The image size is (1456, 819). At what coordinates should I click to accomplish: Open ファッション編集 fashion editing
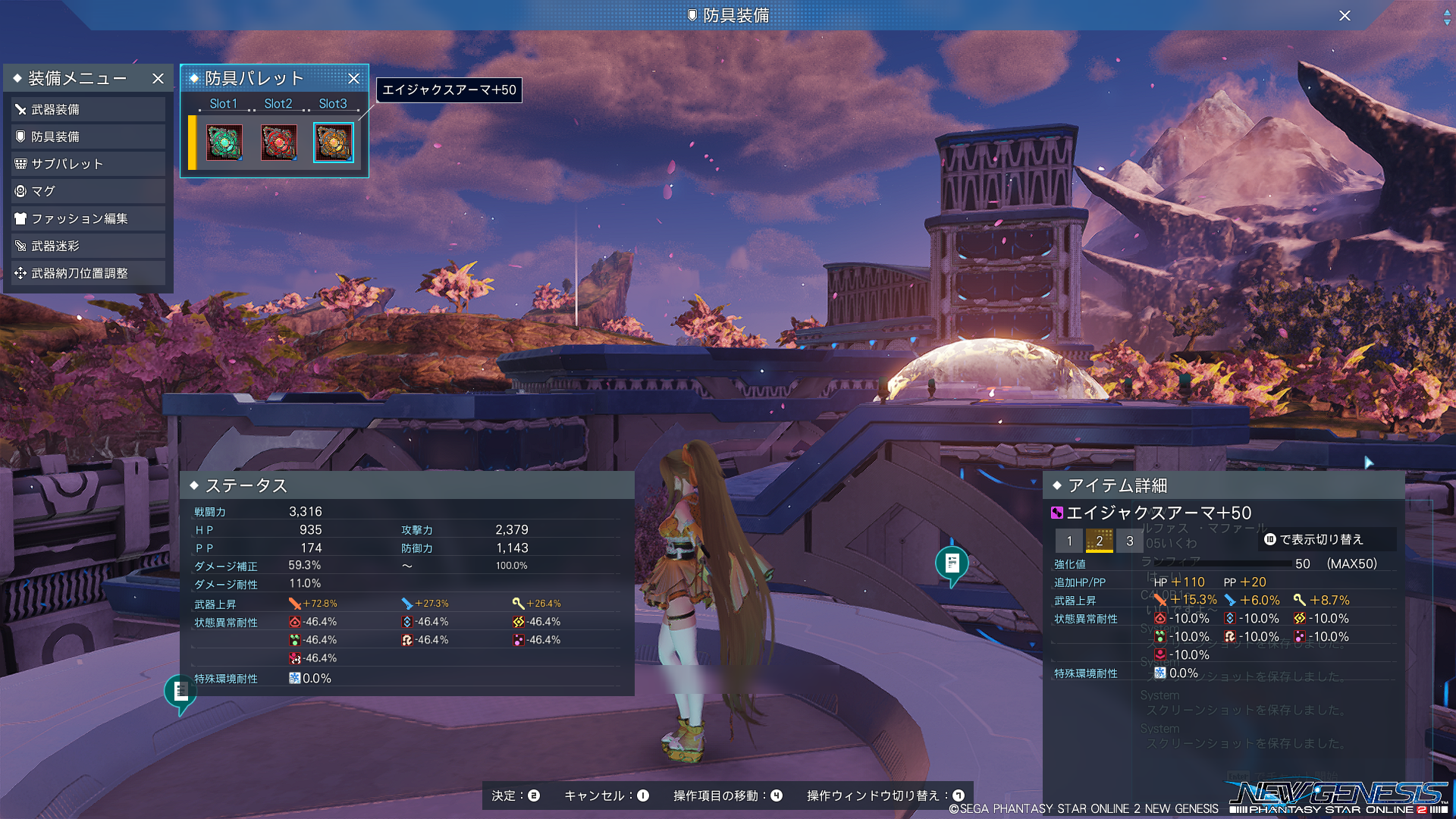87,219
